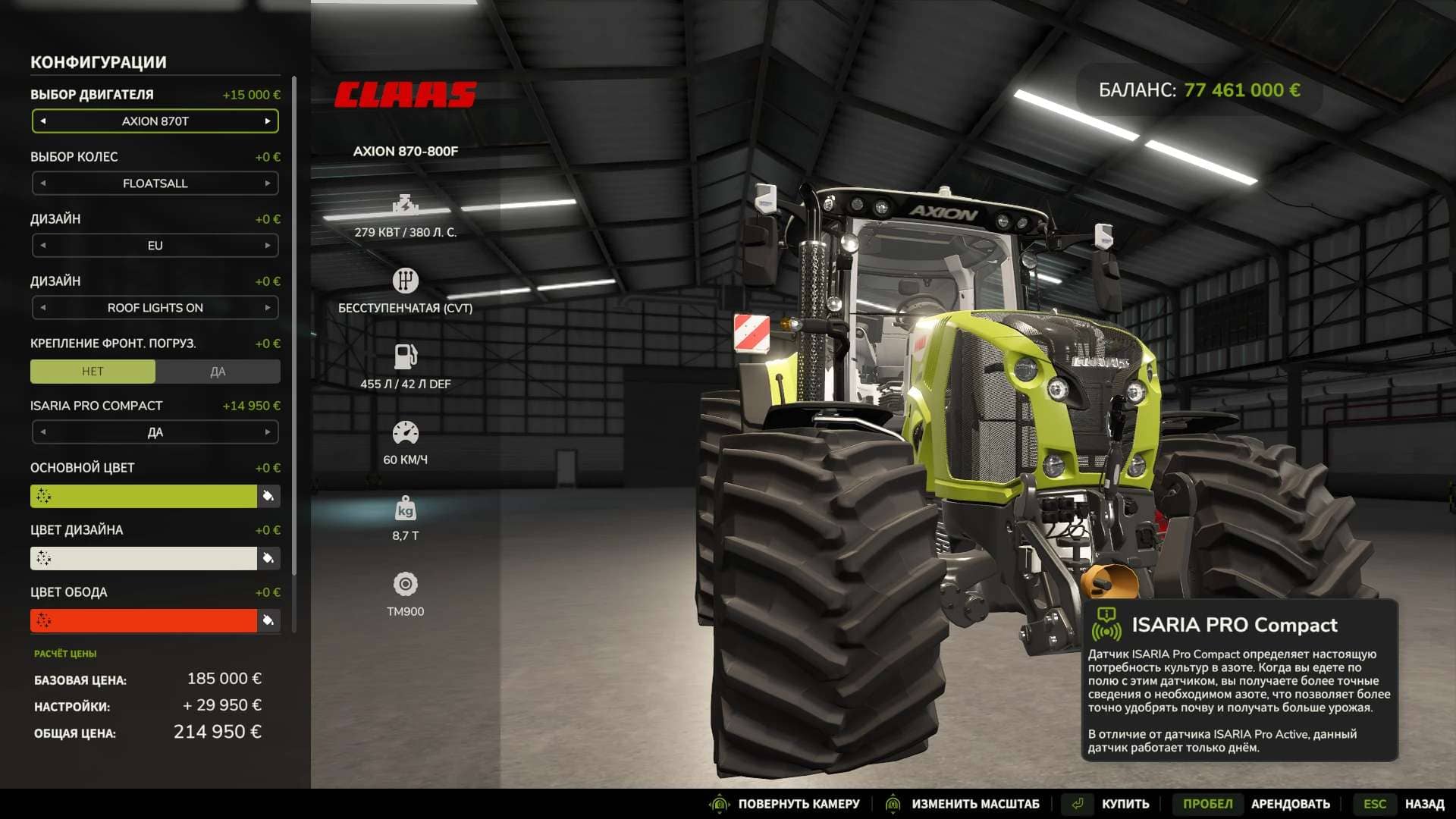Keep НЕТ selected for front loader attachment

tap(93, 371)
